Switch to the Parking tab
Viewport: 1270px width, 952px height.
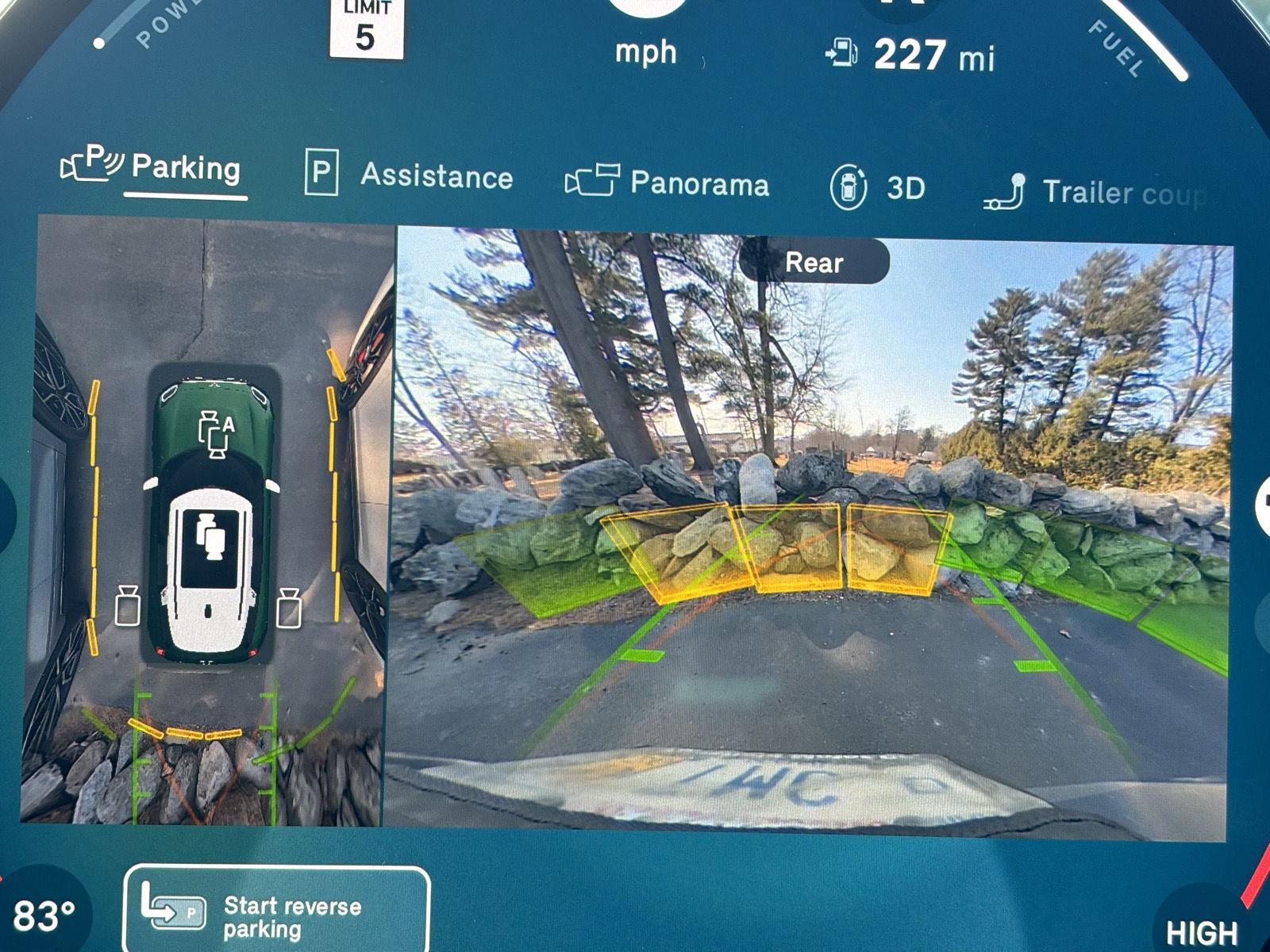tap(152, 167)
